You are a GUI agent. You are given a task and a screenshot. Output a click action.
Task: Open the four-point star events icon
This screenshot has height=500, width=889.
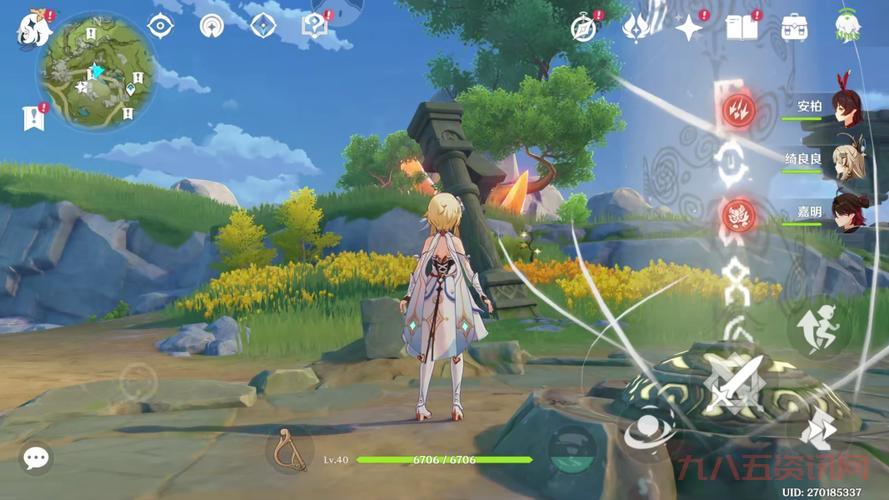tap(689, 28)
